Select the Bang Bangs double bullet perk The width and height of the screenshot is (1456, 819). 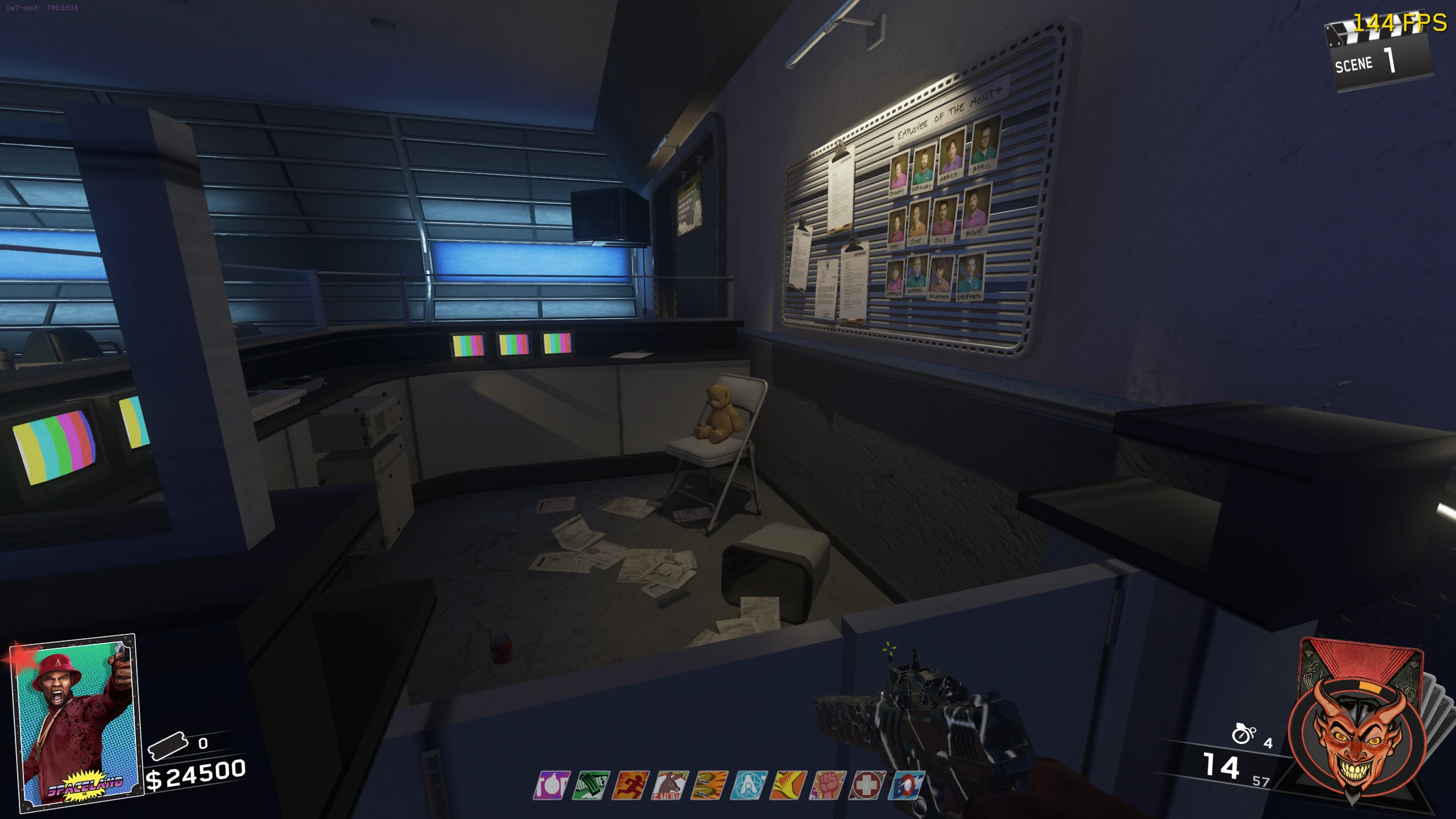(710, 785)
